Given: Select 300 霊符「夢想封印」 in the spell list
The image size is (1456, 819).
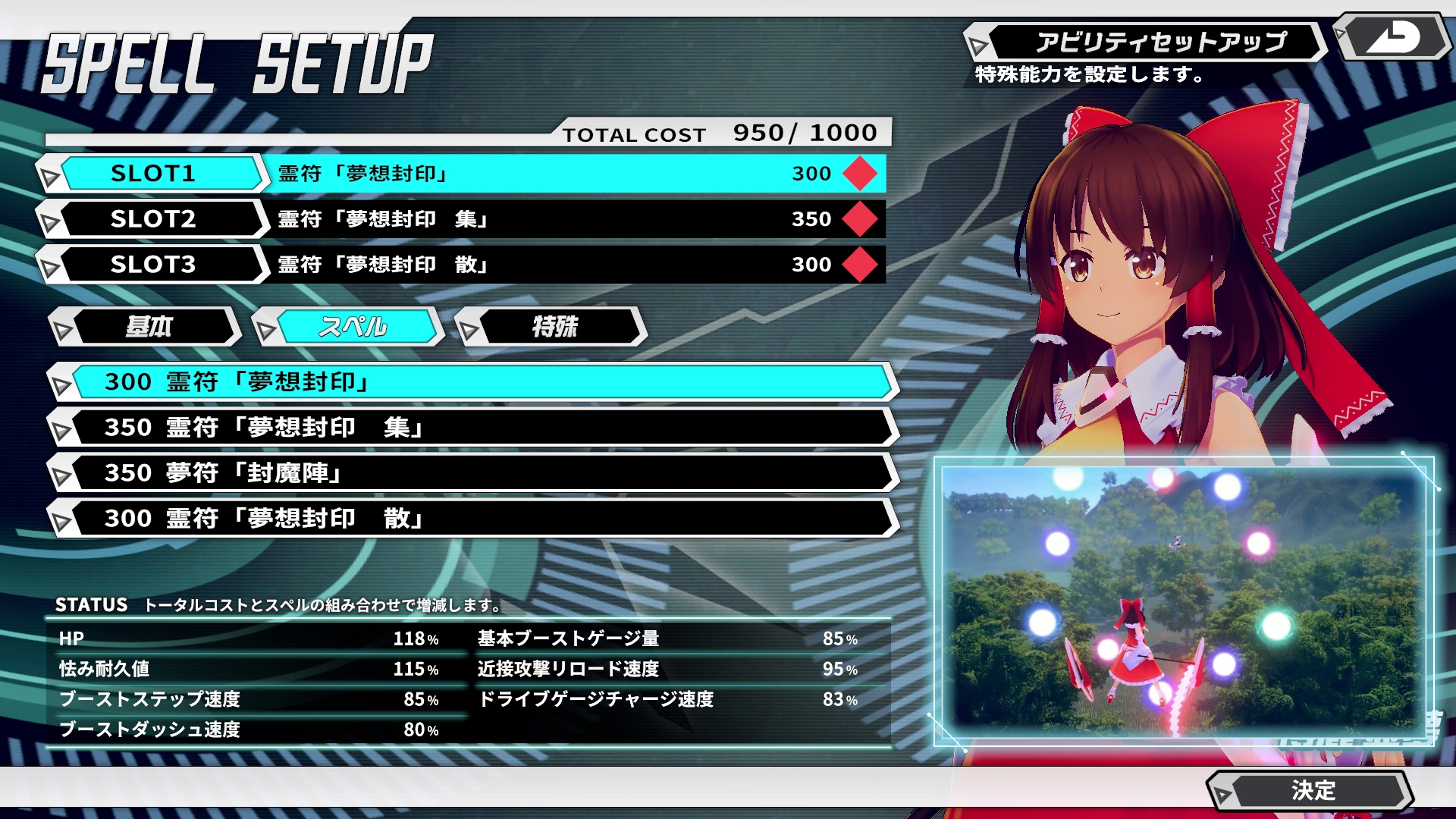Looking at the screenshot, I should click(474, 382).
